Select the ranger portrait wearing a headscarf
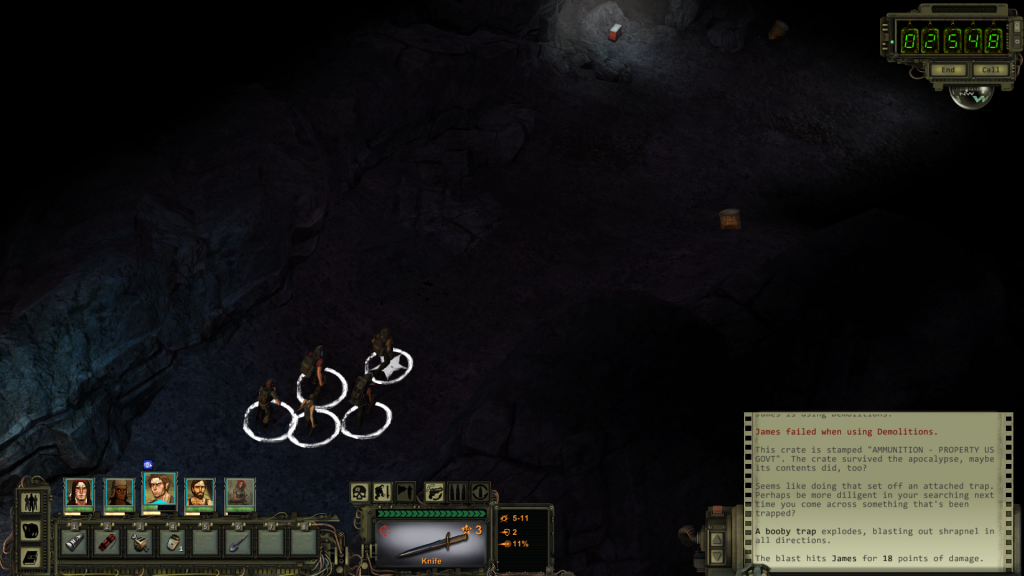The image size is (1024, 576). click(119, 493)
